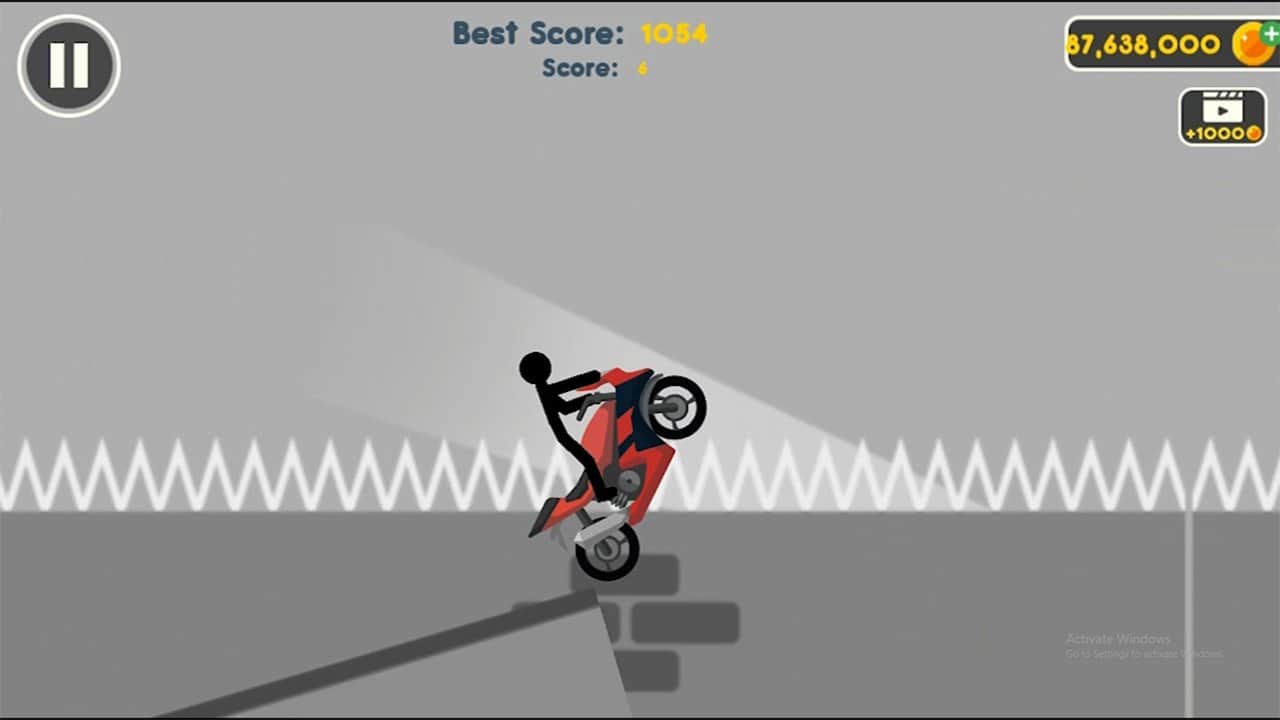Screen dimensions: 1280x720
Task: Click the coin balance 87,638,000 counter
Action: (1146, 44)
